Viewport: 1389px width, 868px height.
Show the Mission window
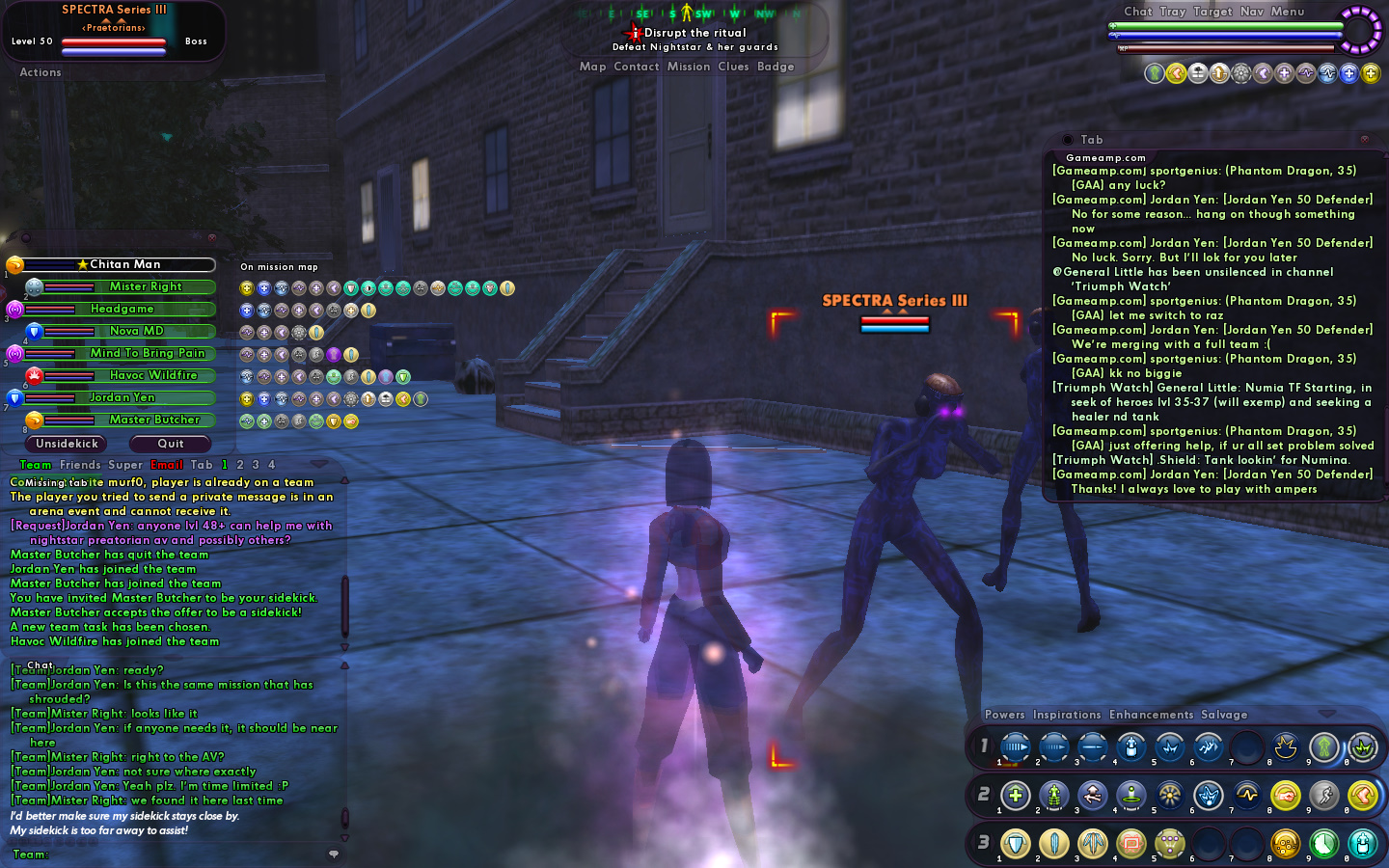(x=689, y=67)
